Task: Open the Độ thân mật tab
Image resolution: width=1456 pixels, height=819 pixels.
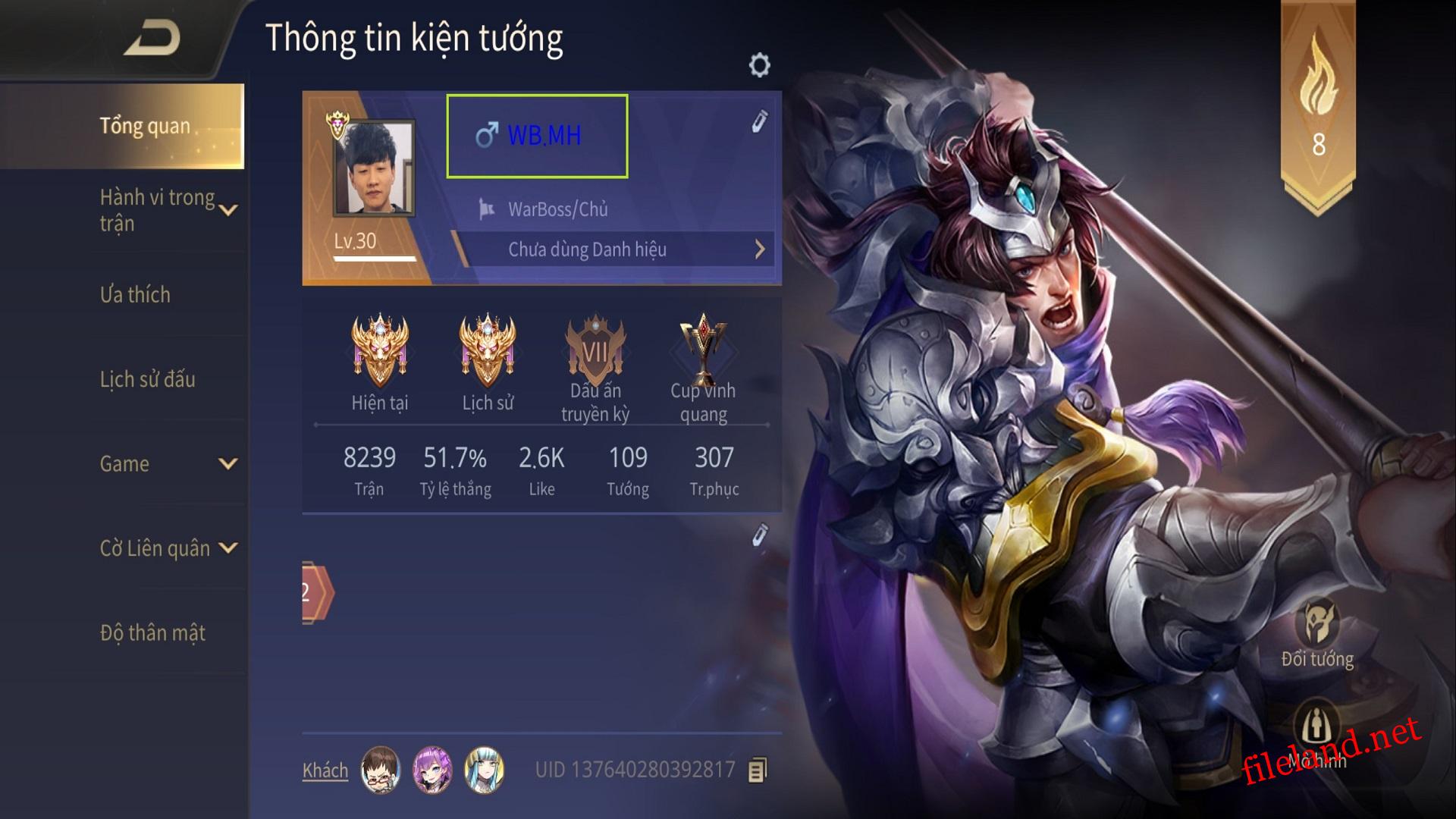Action: tap(152, 632)
